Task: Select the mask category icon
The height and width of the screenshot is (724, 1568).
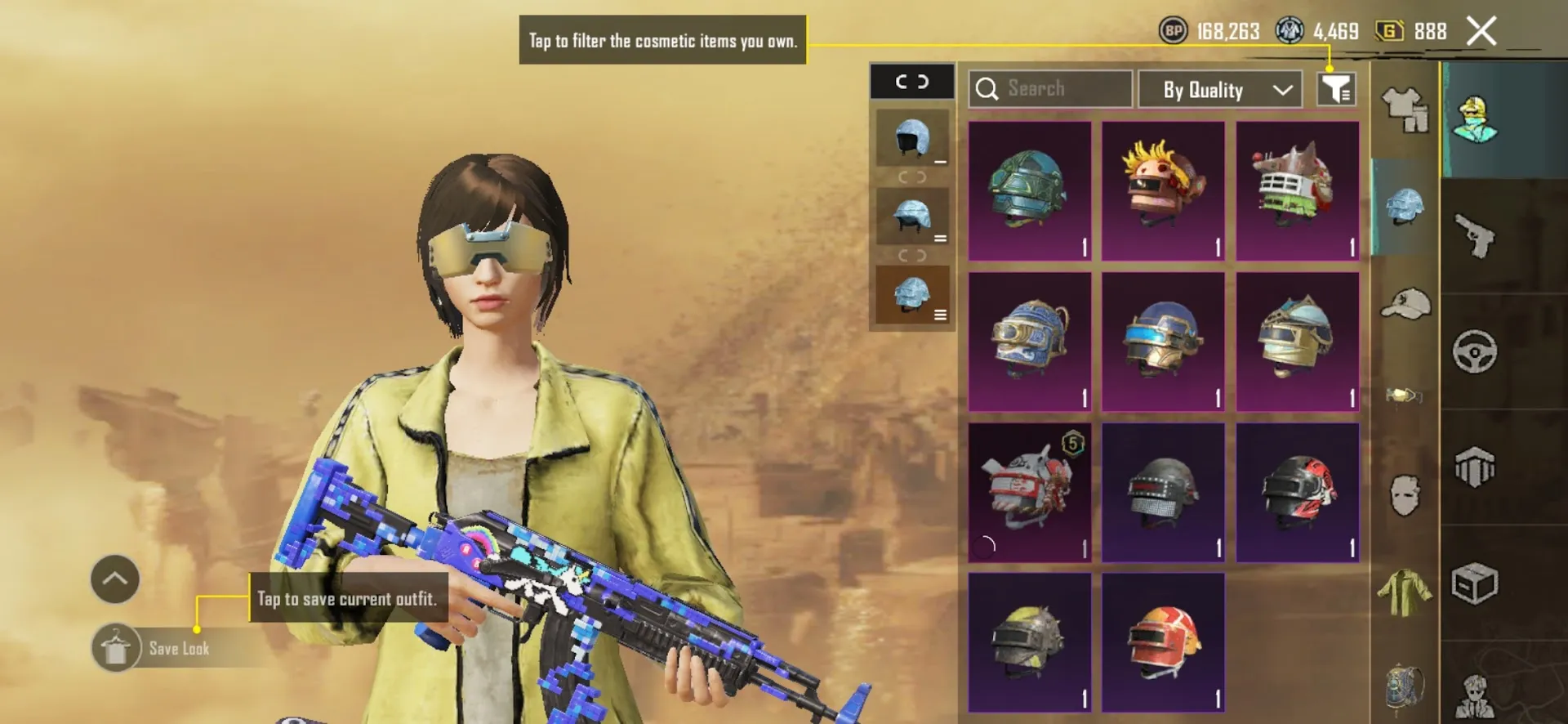Action: [1405, 493]
